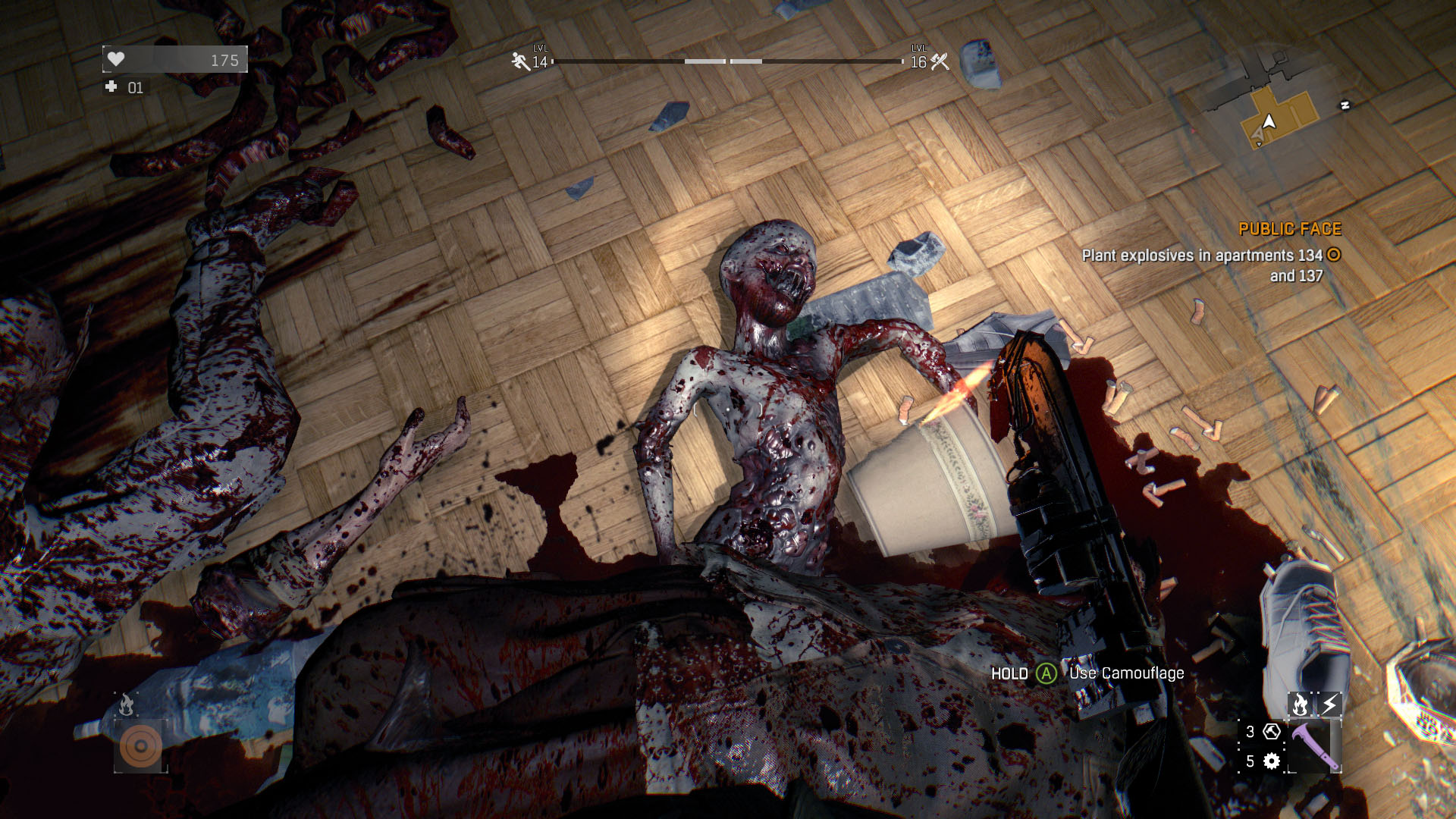Click the gear upgrade slots icon
This screenshot has height=819, width=1456.
pos(1272,761)
